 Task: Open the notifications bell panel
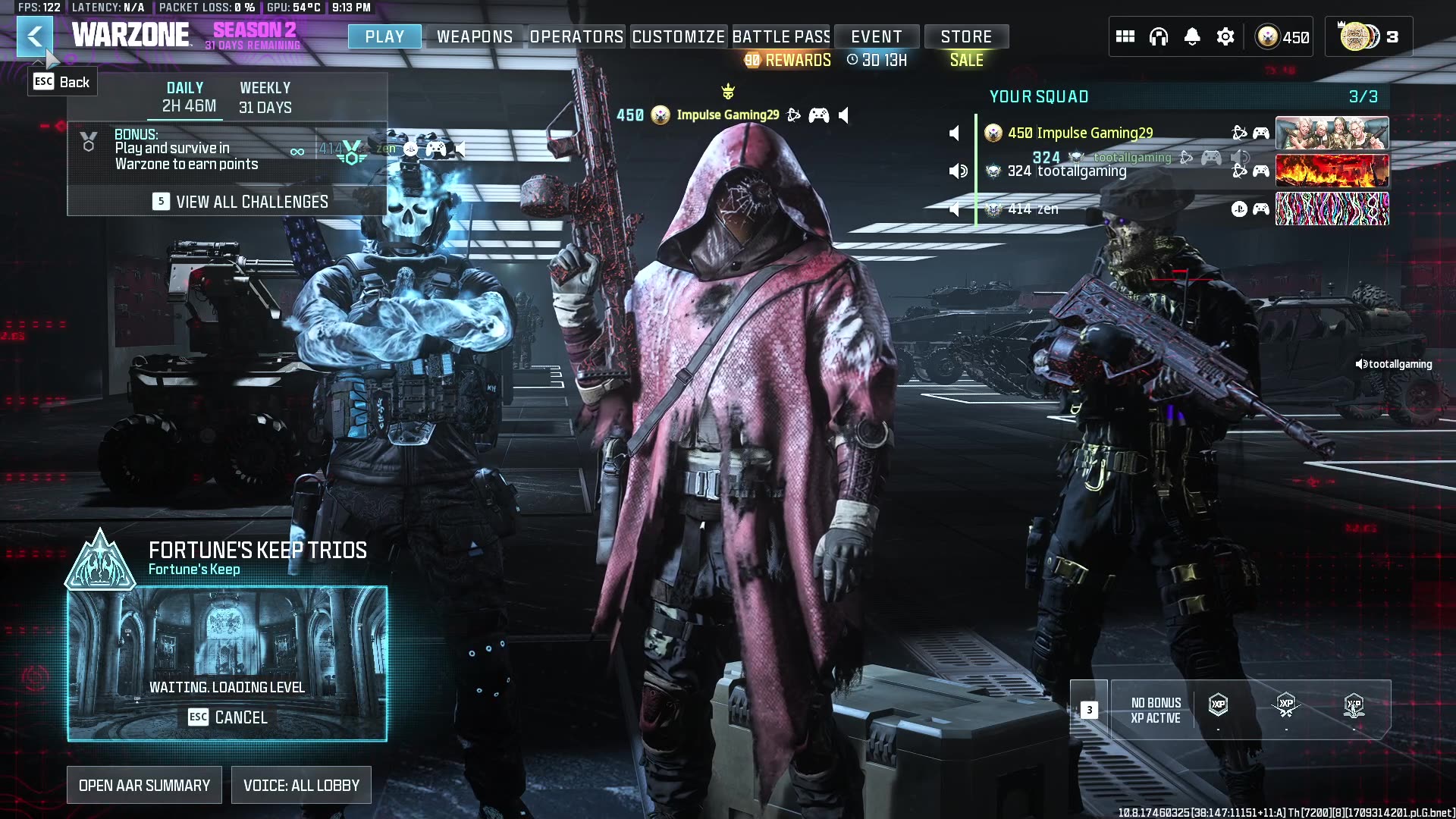pyautogui.click(x=1191, y=36)
